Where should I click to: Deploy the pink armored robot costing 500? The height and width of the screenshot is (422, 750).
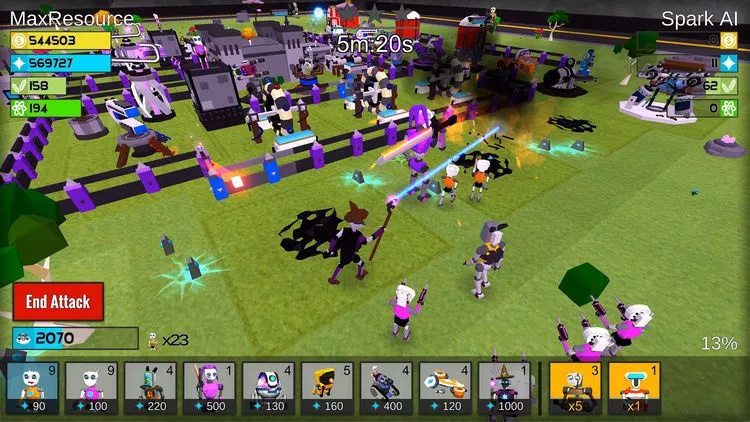210,388
